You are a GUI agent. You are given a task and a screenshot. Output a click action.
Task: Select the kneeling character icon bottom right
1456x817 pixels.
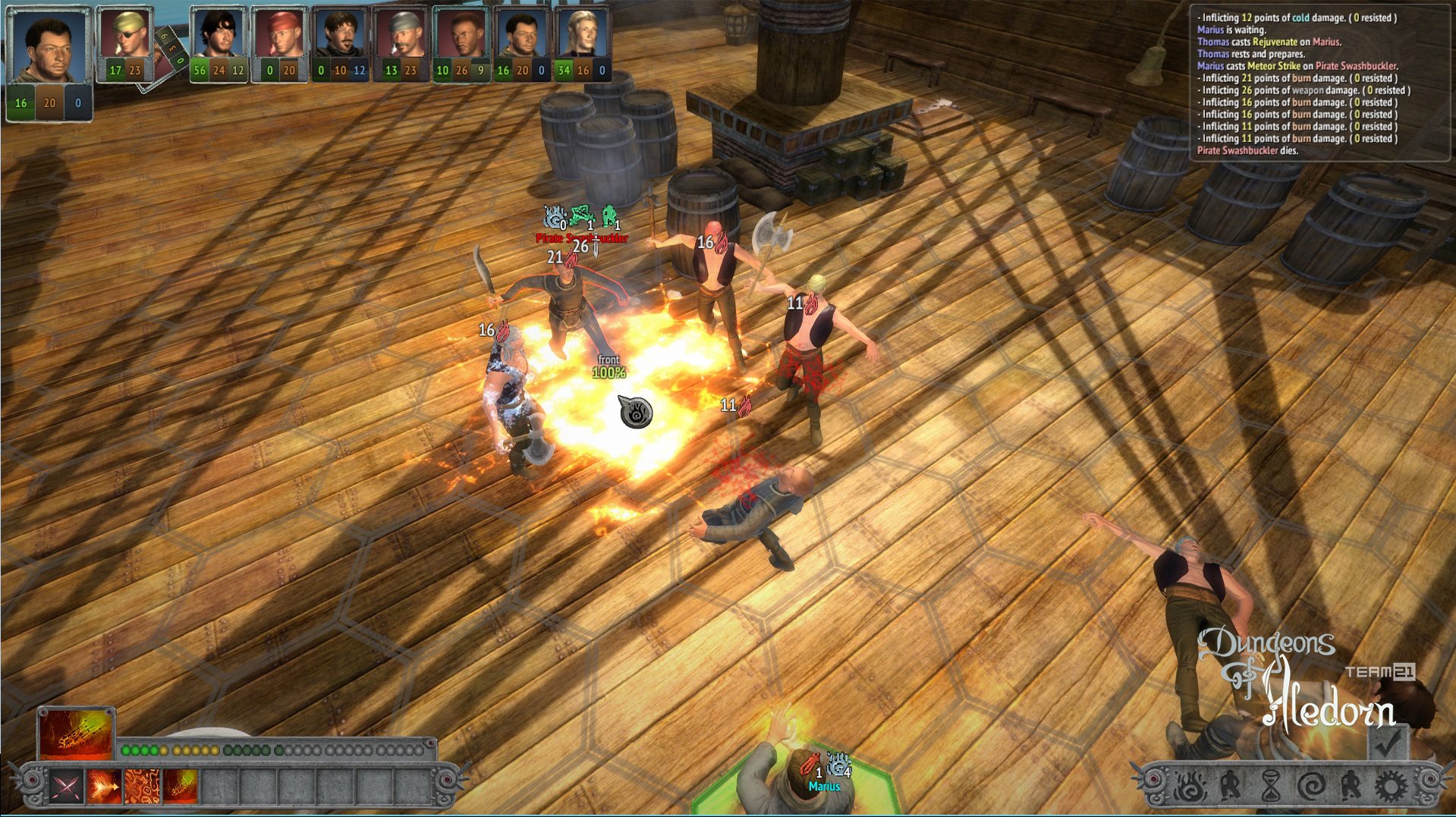[x=1231, y=786]
